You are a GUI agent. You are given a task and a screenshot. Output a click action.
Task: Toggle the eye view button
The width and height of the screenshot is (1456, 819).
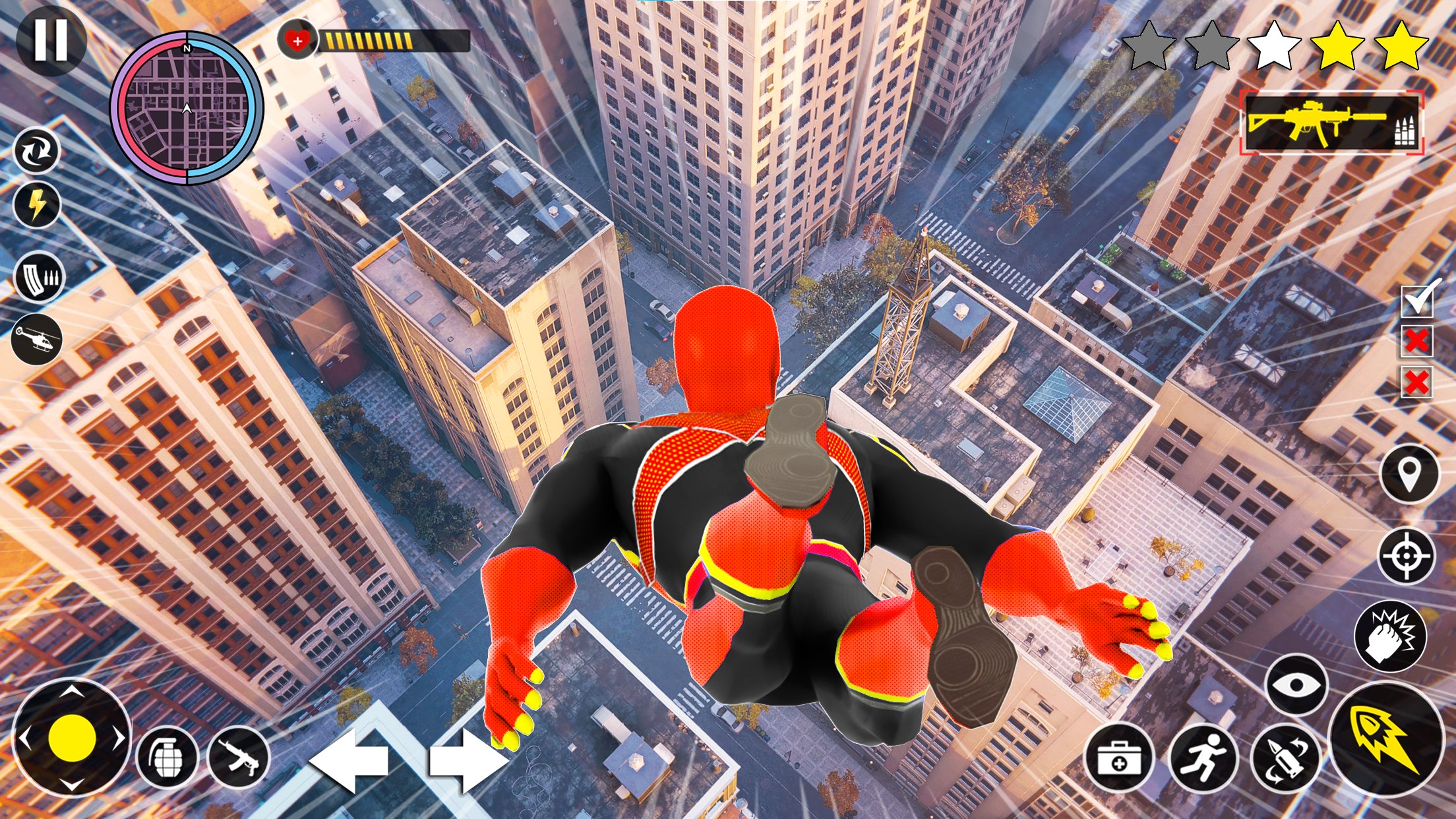tap(1296, 685)
